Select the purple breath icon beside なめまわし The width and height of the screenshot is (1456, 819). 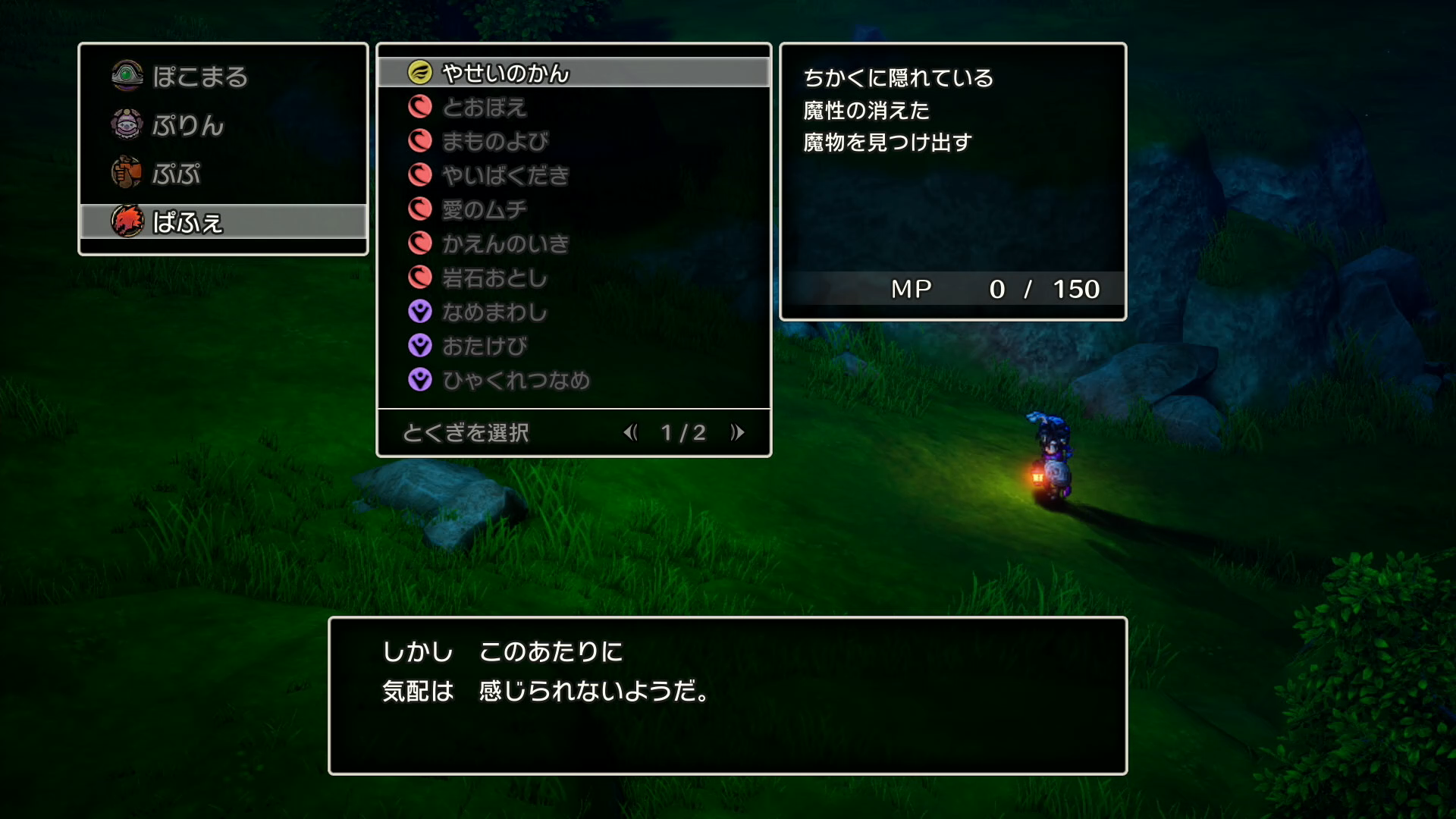(x=419, y=312)
